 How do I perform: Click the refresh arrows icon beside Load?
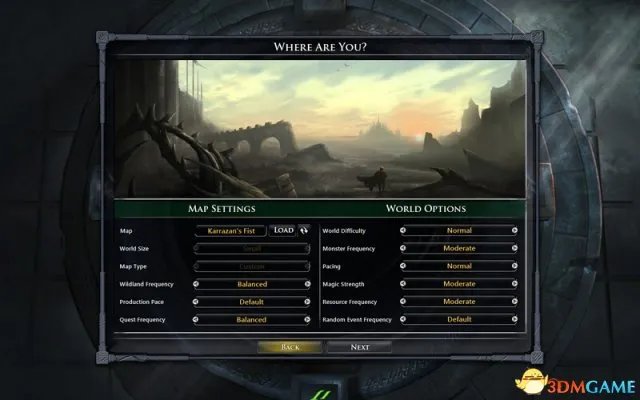[304, 230]
